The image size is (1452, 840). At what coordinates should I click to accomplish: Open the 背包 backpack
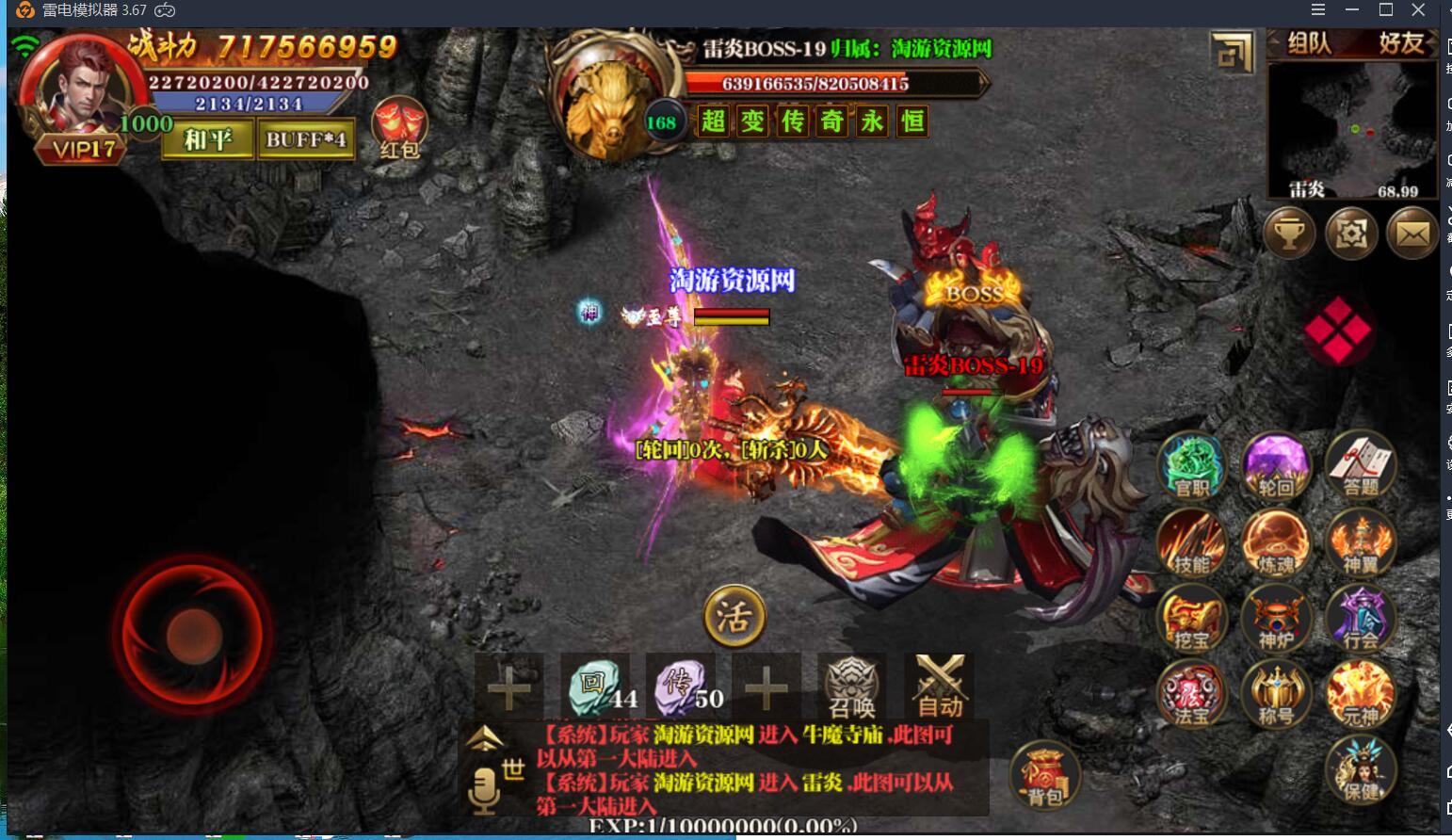[1044, 776]
